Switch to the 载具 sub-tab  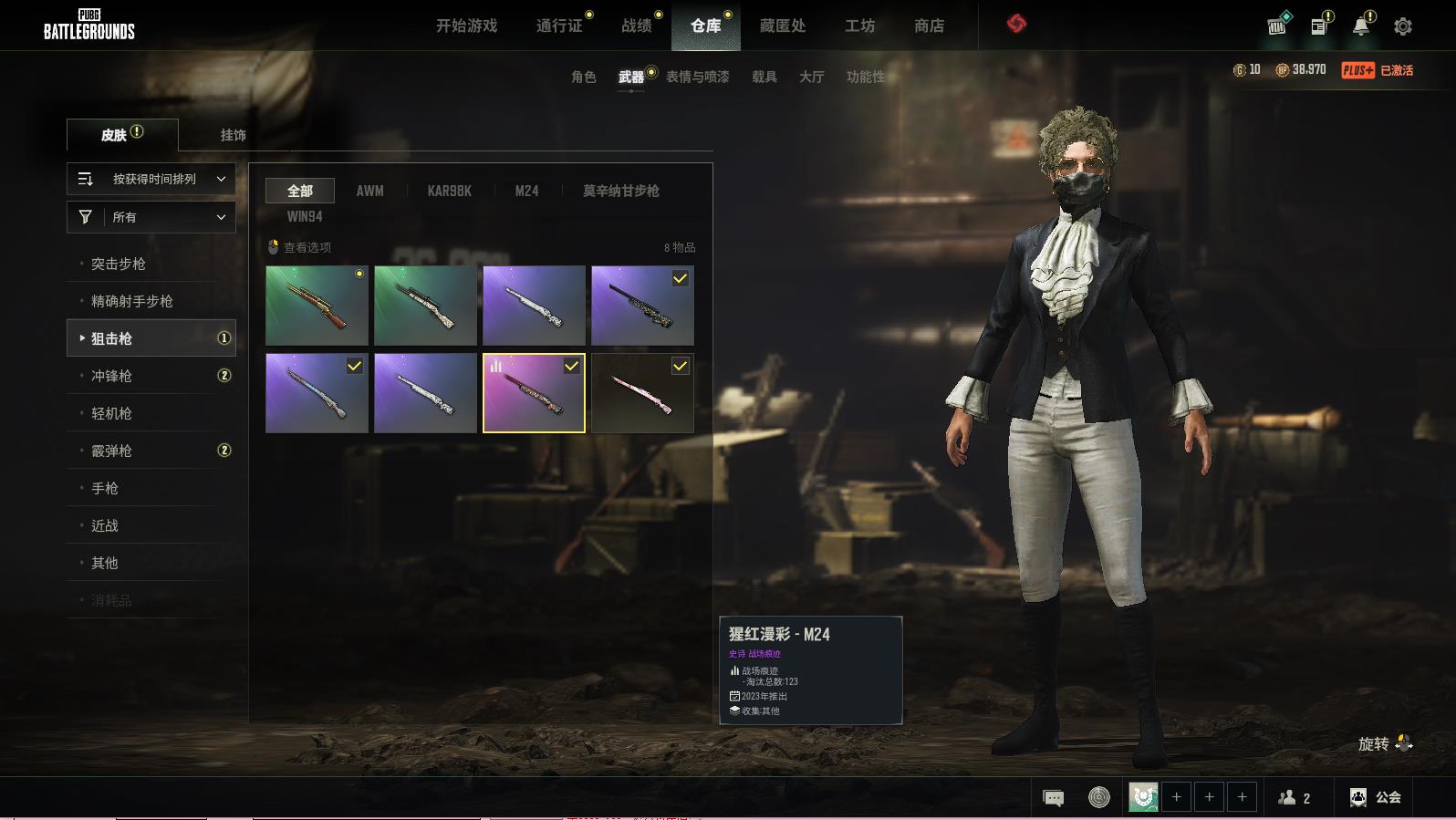[x=764, y=77]
